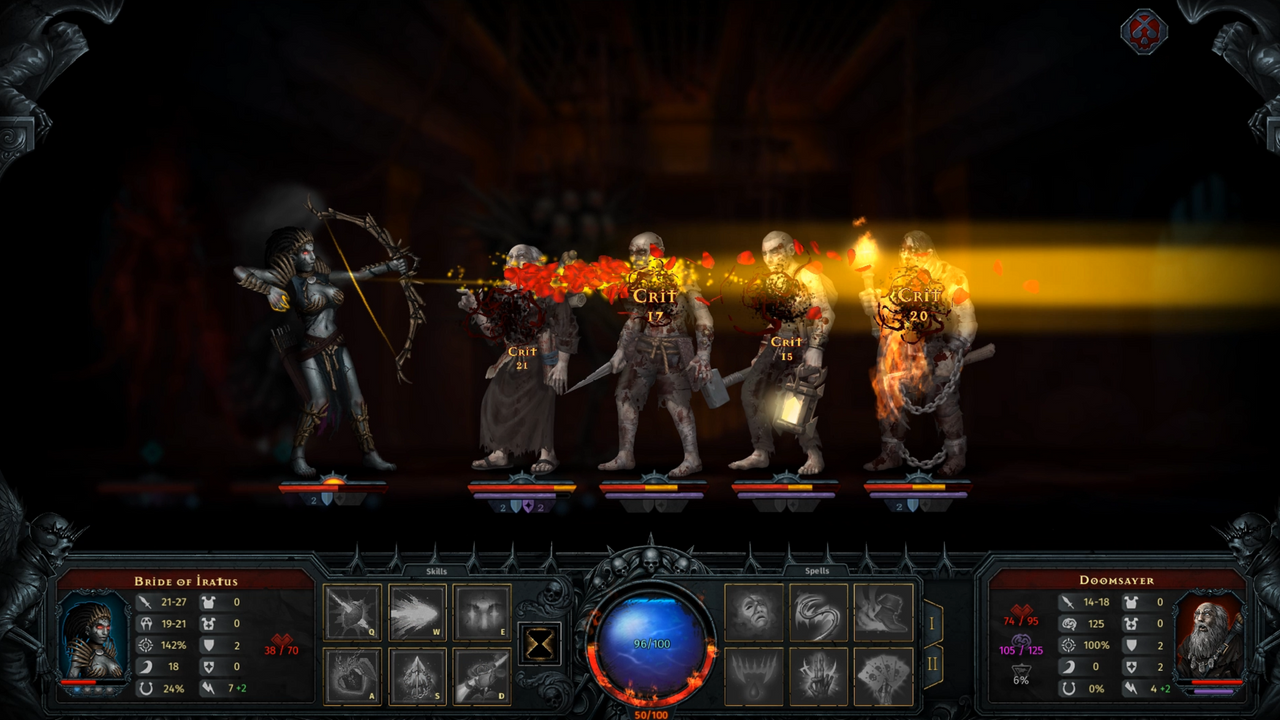Image resolution: width=1280 pixels, height=720 pixels.
Task: Use the fiery boot spell icon
Action: 883,612
